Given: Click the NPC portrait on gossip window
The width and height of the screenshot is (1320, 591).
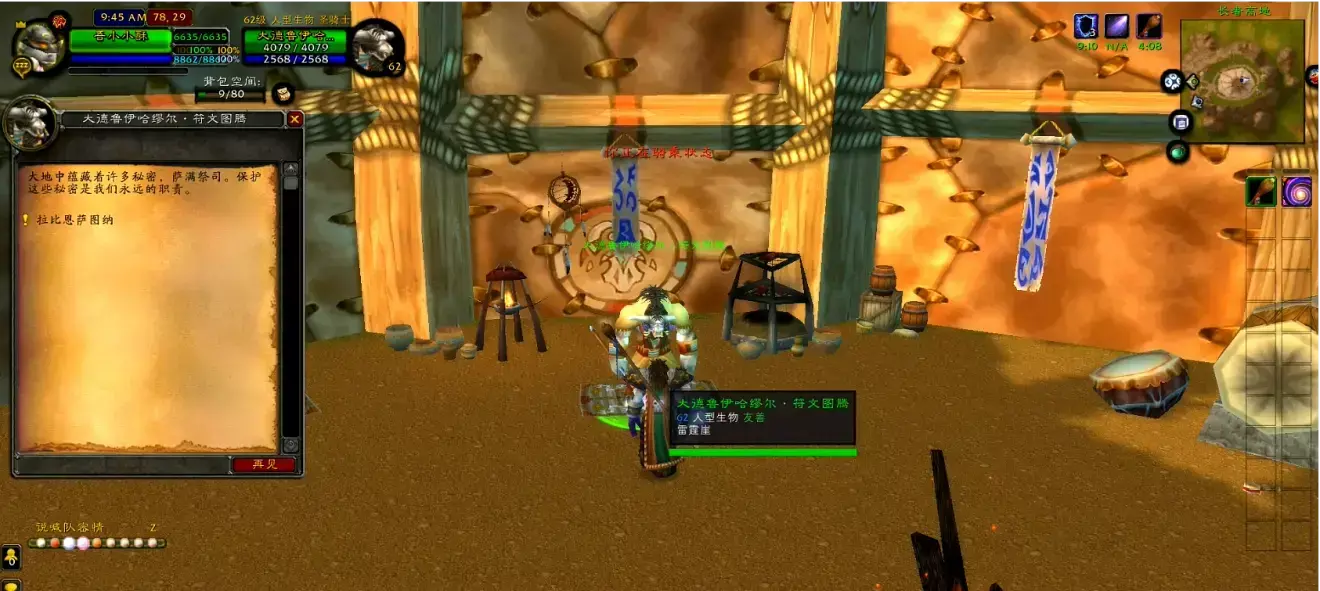Looking at the screenshot, I should pyautogui.click(x=30, y=124).
